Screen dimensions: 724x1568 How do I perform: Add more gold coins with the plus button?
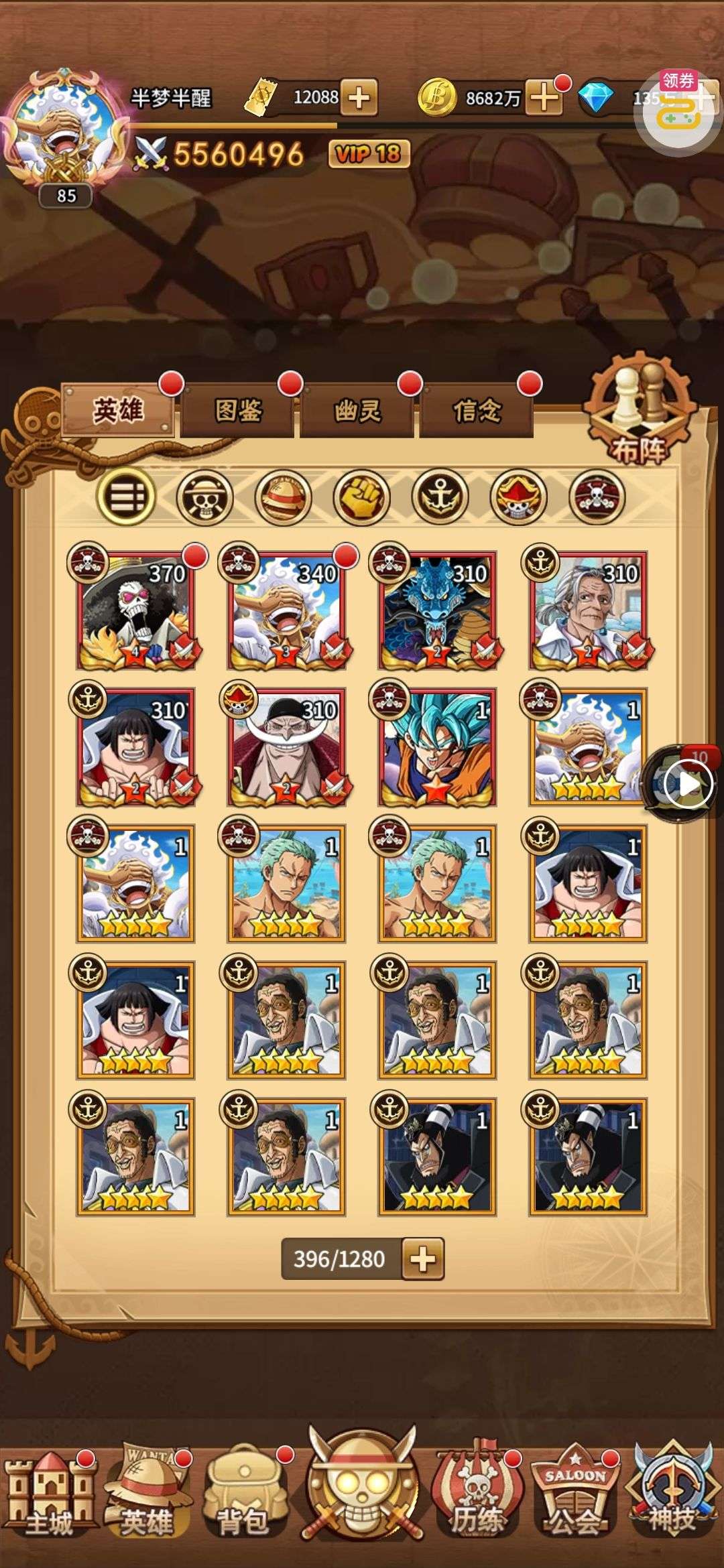pyautogui.click(x=544, y=98)
